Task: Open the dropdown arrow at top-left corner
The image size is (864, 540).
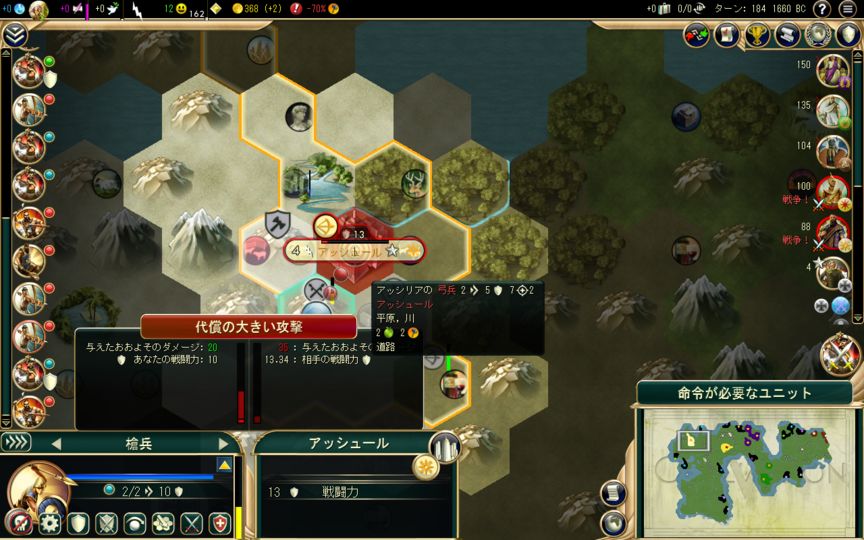Action: (14, 36)
